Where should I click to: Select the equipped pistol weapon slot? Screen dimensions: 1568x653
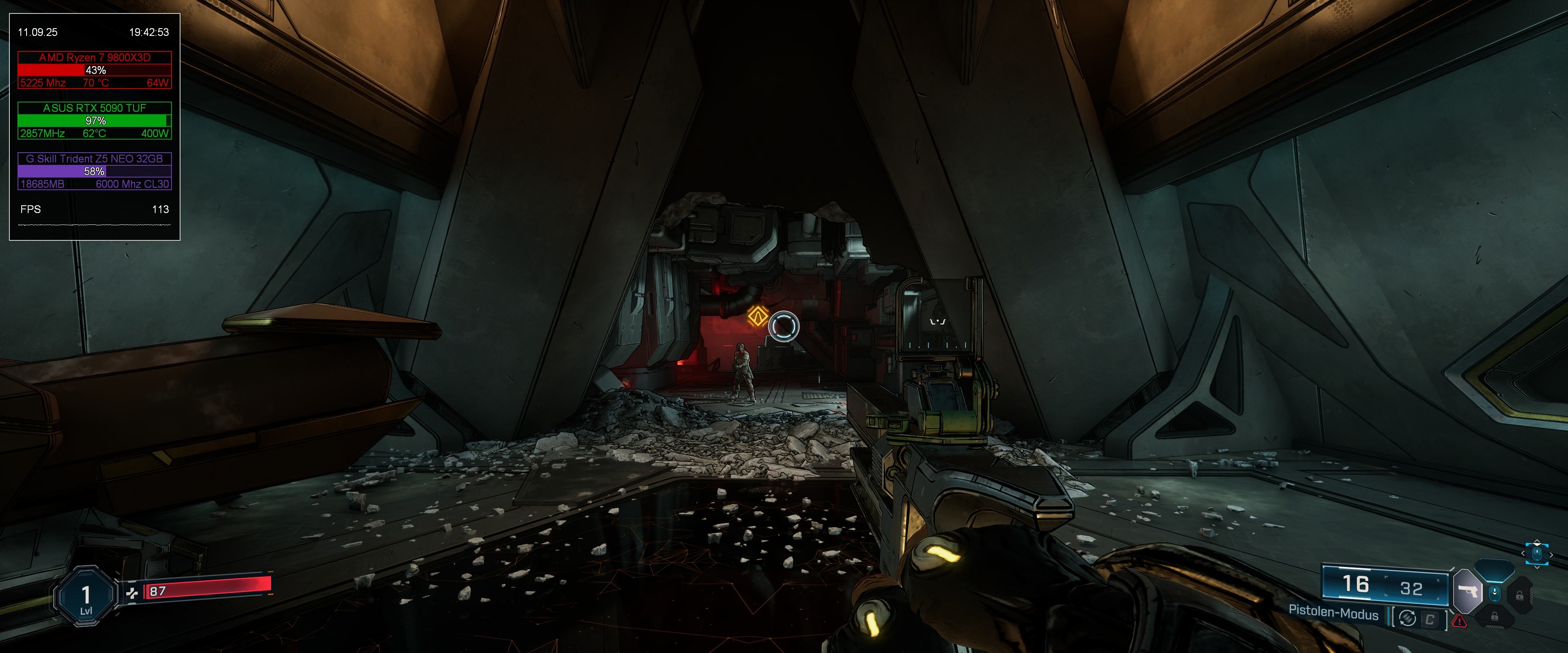pyautogui.click(x=1468, y=591)
